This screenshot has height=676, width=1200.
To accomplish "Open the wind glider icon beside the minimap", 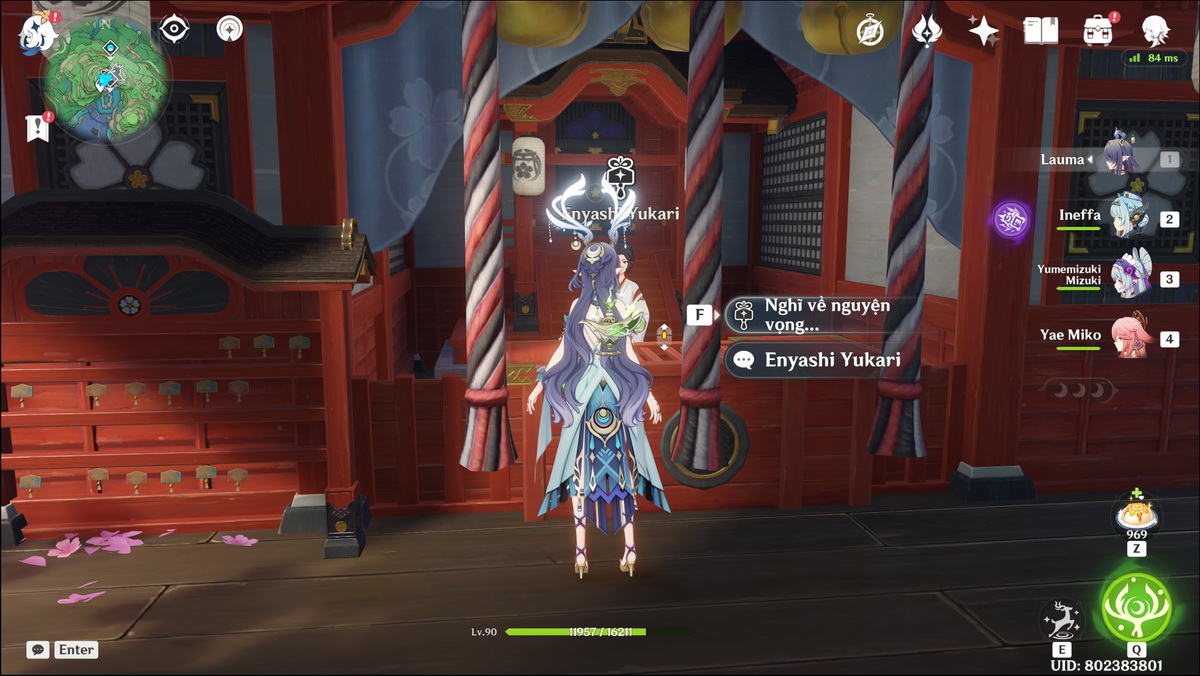I will (x=230, y=29).
